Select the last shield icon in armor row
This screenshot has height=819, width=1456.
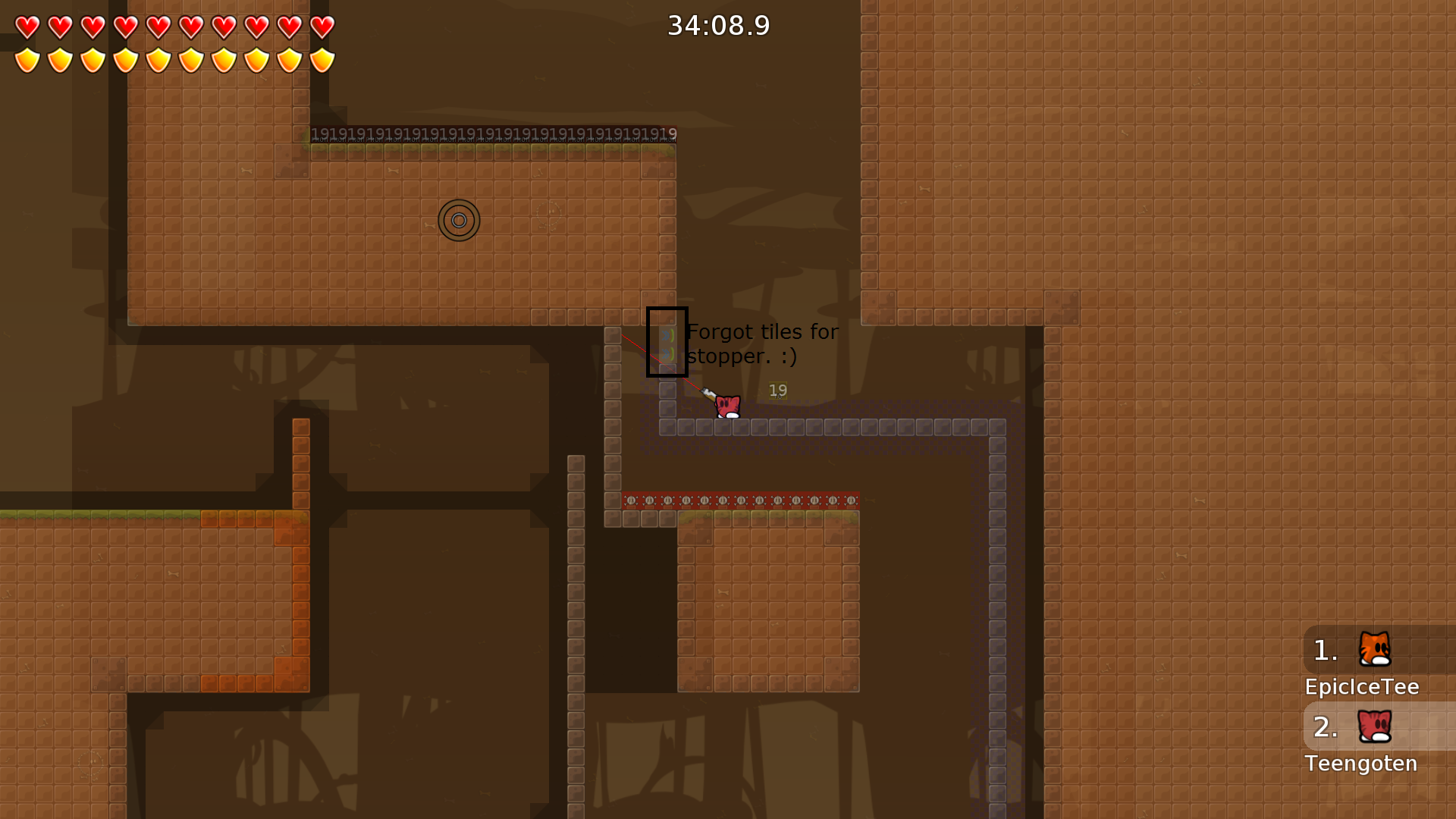(322, 60)
